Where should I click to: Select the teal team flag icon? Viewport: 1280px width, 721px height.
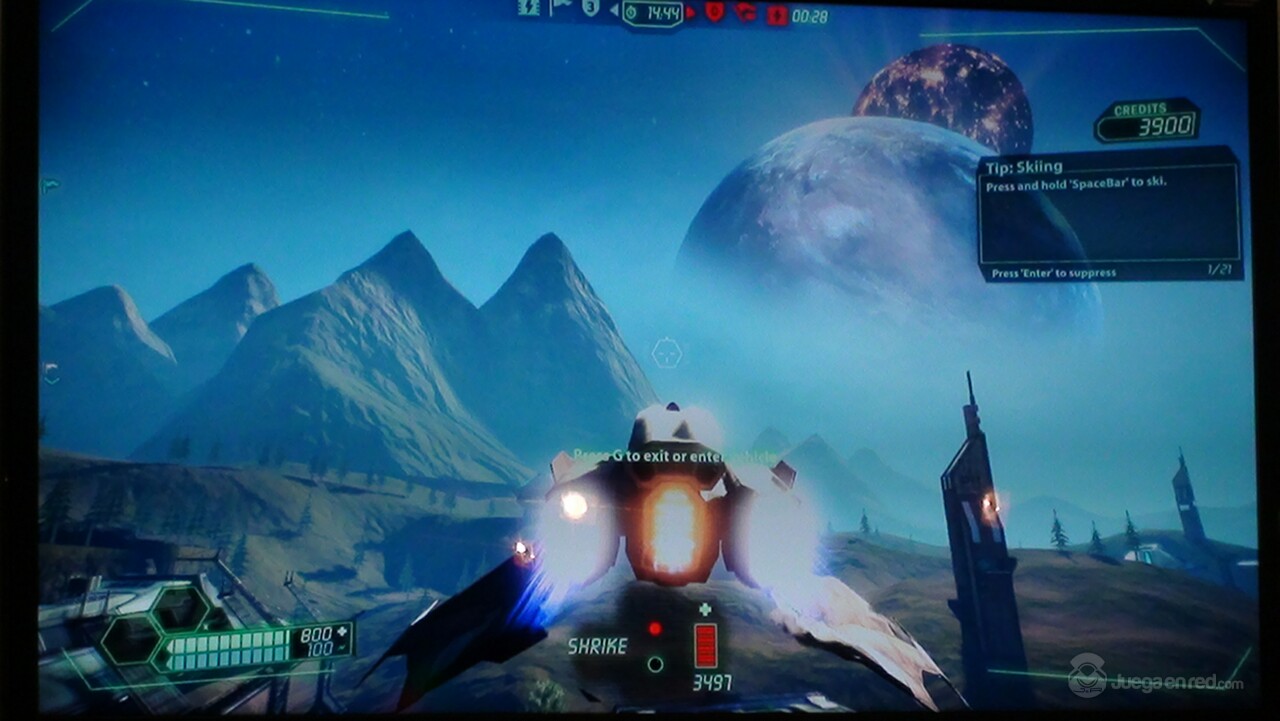click(560, 9)
